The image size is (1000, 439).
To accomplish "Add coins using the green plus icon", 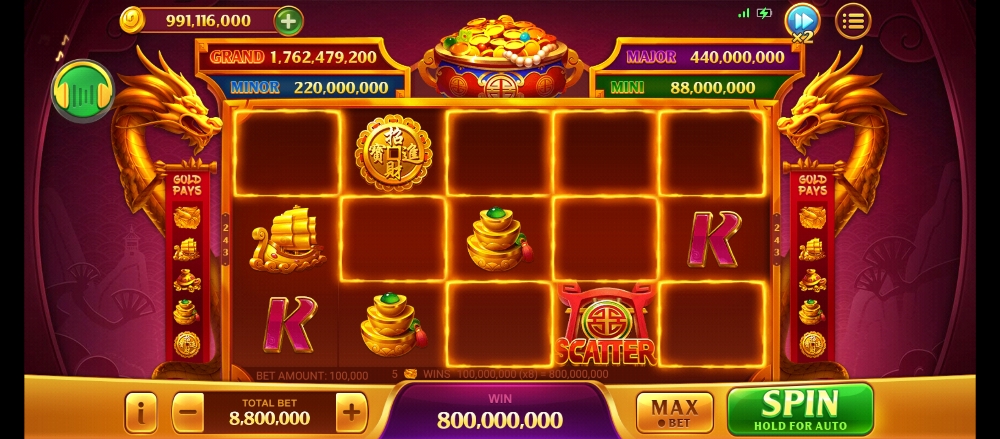I will [288, 20].
